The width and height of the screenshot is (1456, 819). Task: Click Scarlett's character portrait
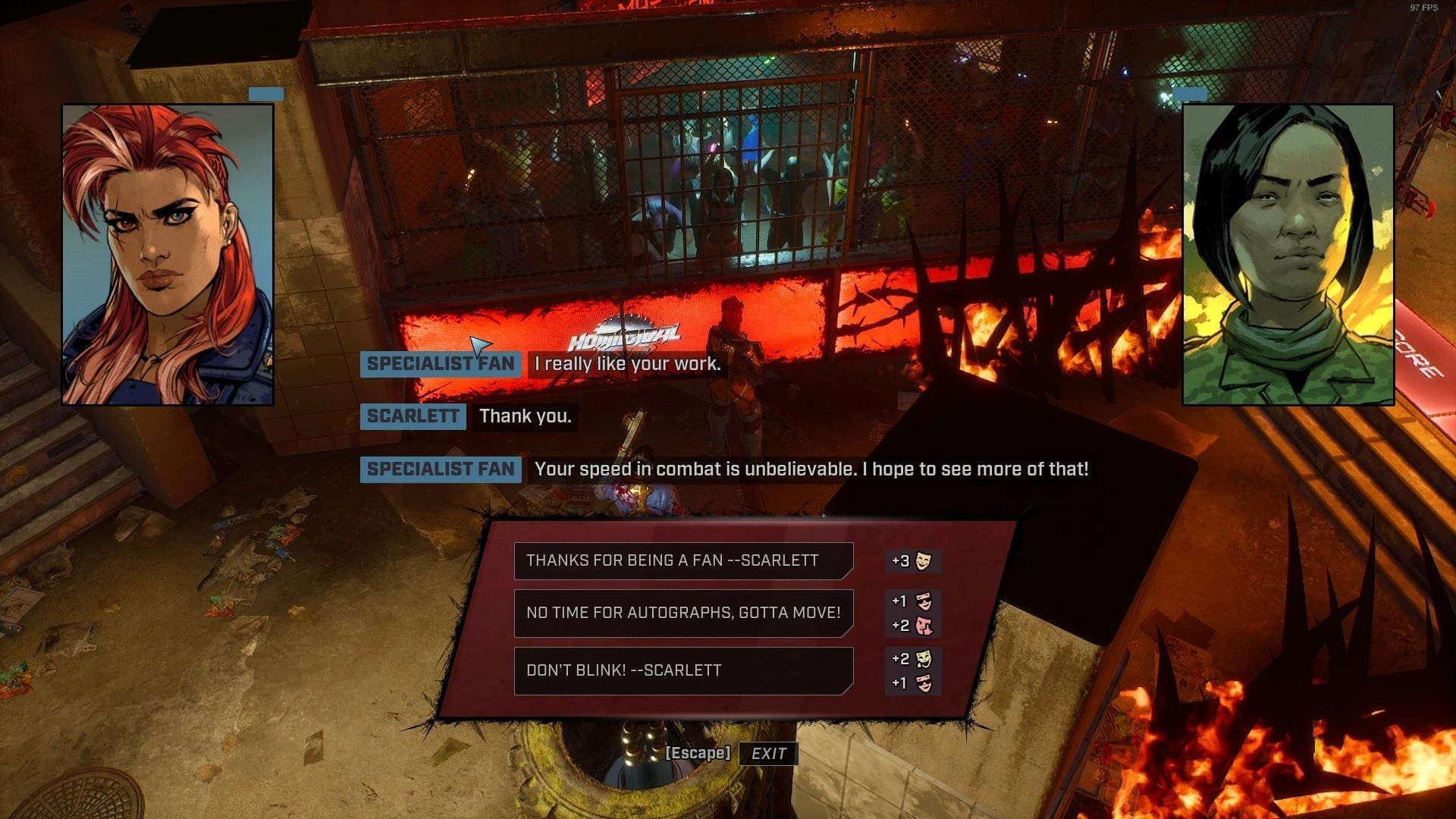(x=168, y=255)
